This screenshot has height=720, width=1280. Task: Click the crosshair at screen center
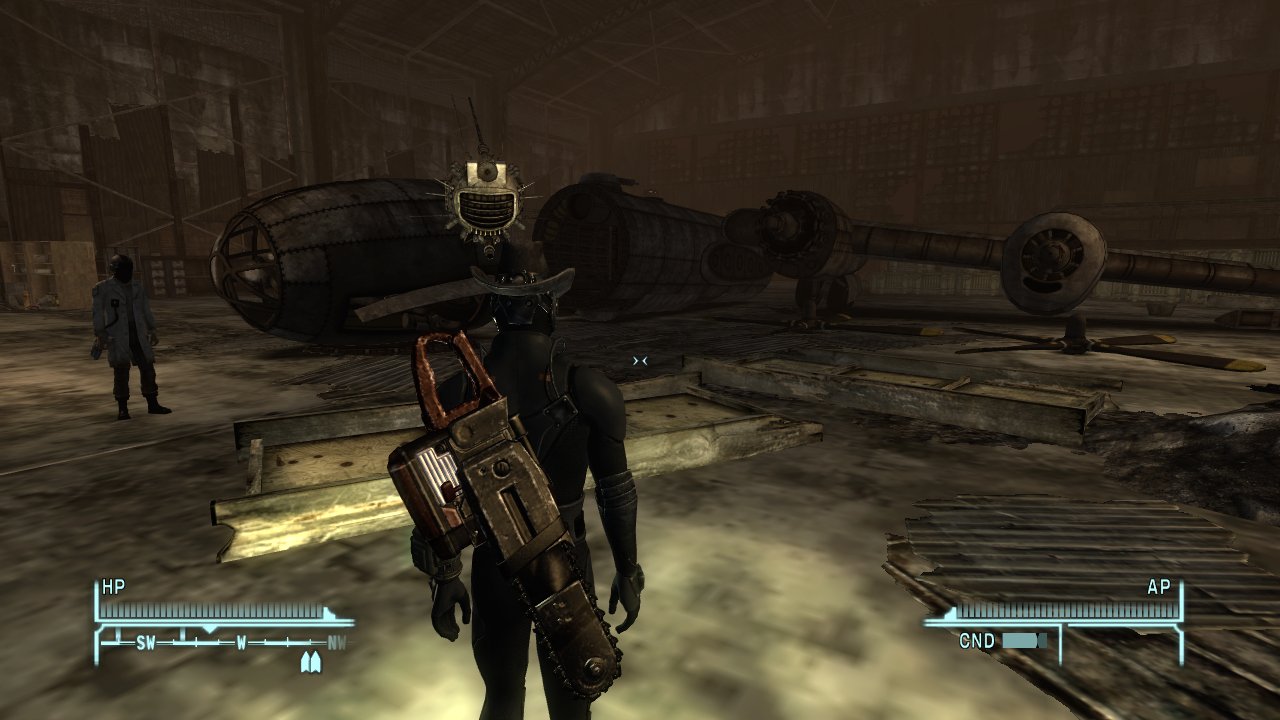640,360
